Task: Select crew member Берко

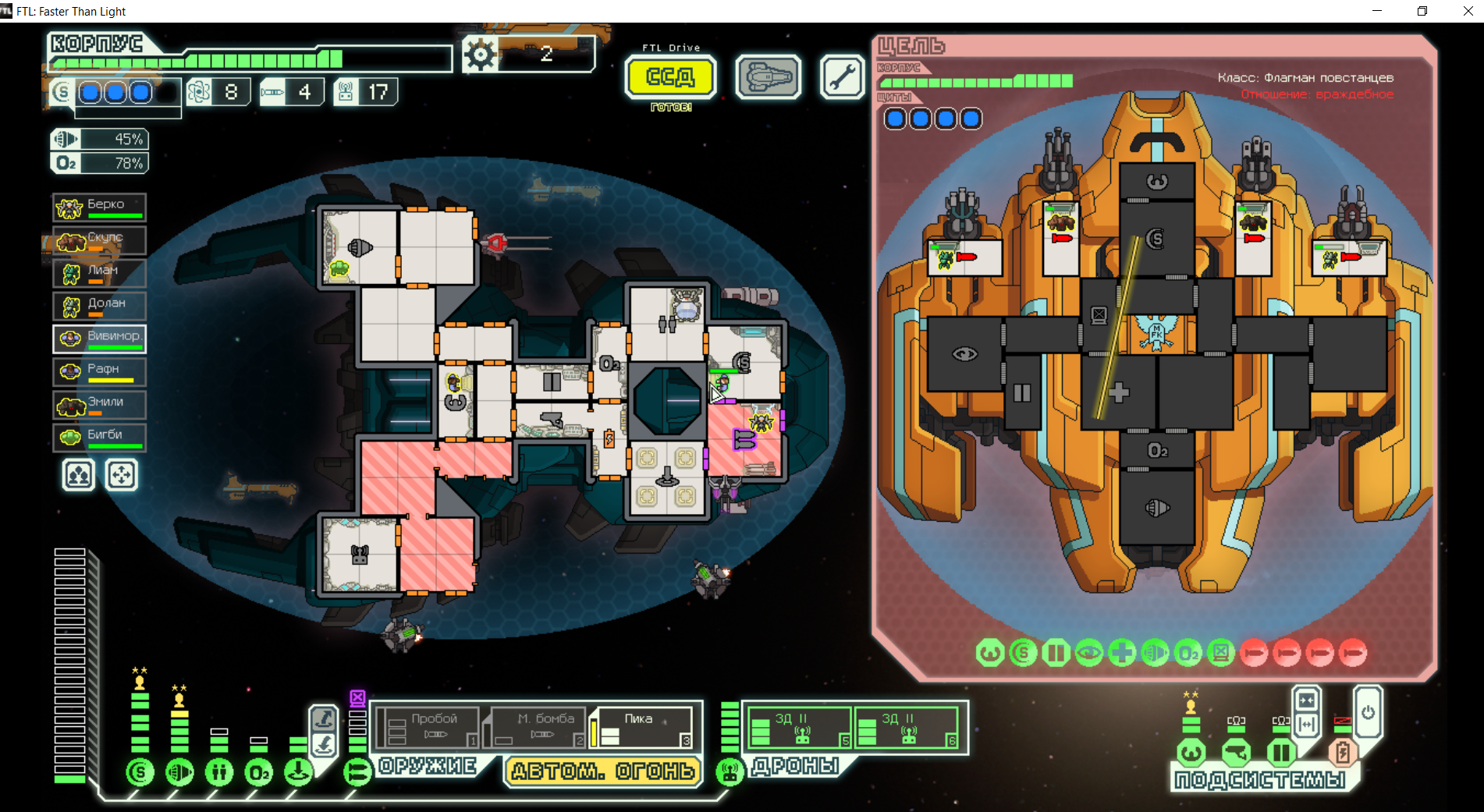Action: tap(99, 207)
